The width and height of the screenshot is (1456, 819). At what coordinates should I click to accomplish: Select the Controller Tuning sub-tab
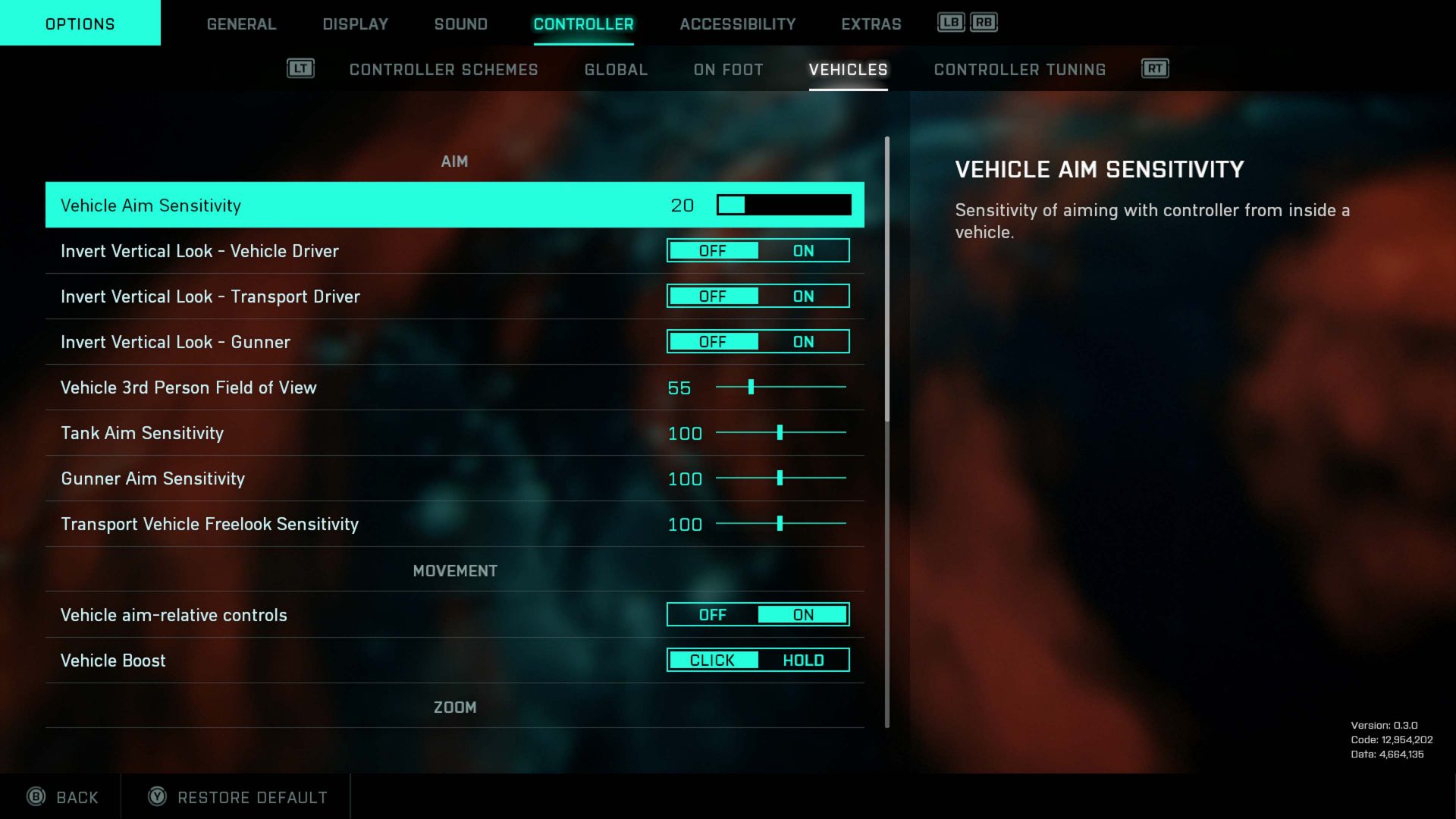(x=1019, y=70)
